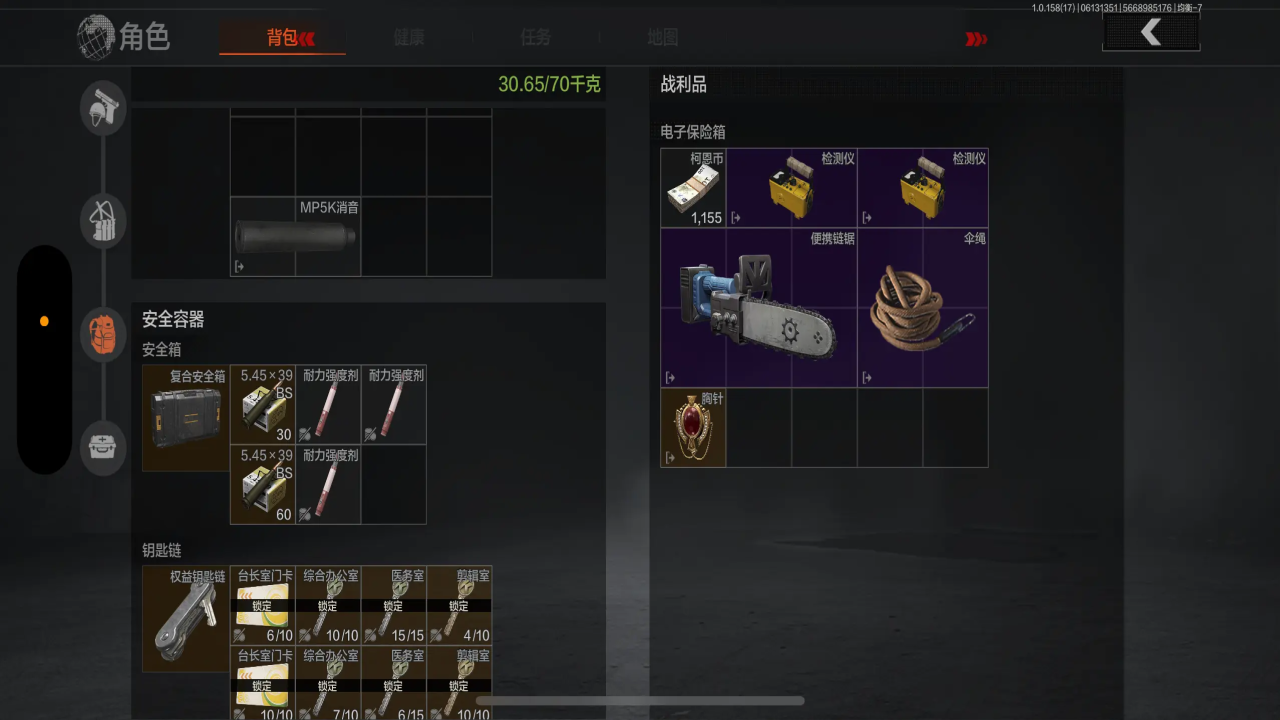Viewport: 1280px width, 720px height.
Task: Pick the 5.45×39 BS ammo stack of 30
Action: click(x=263, y=404)
